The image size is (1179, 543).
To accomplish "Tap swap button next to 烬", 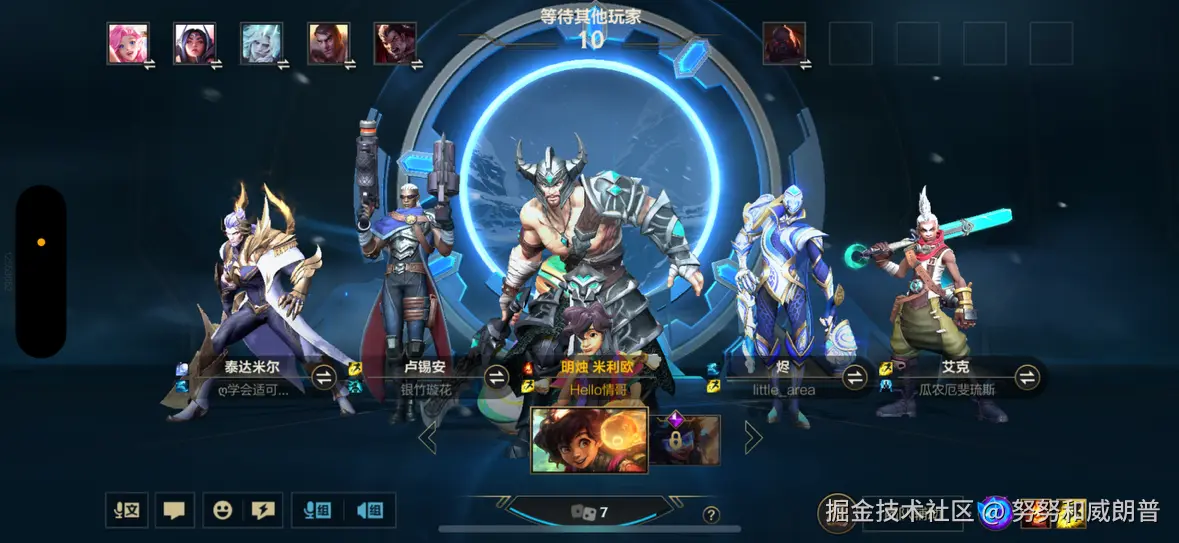I will coord(854,377).
